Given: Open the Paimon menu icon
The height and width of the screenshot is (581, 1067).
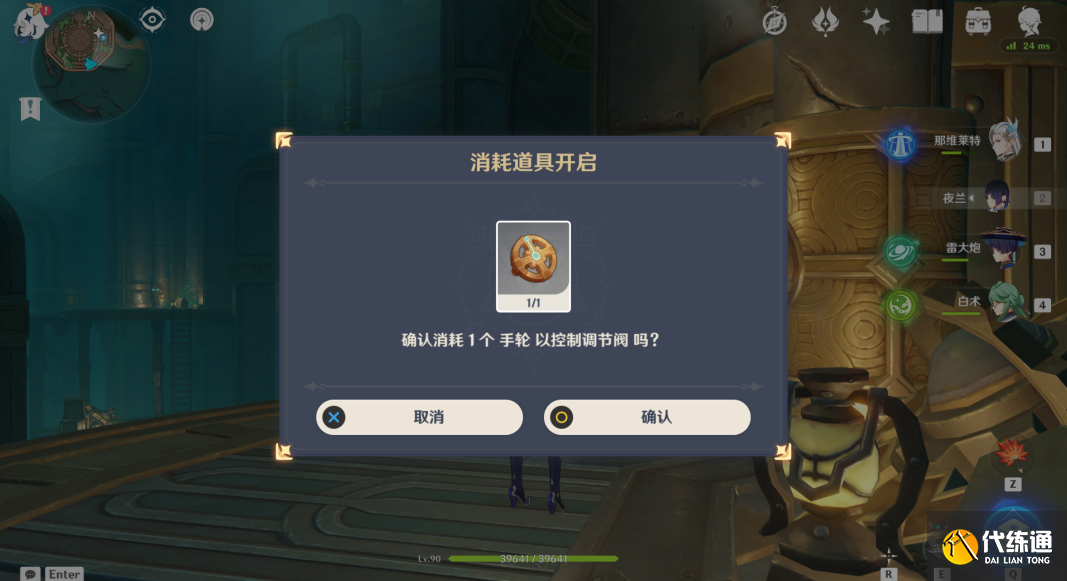Looking at the screenshot, I should pyautogui.click(x=27, y=23).
